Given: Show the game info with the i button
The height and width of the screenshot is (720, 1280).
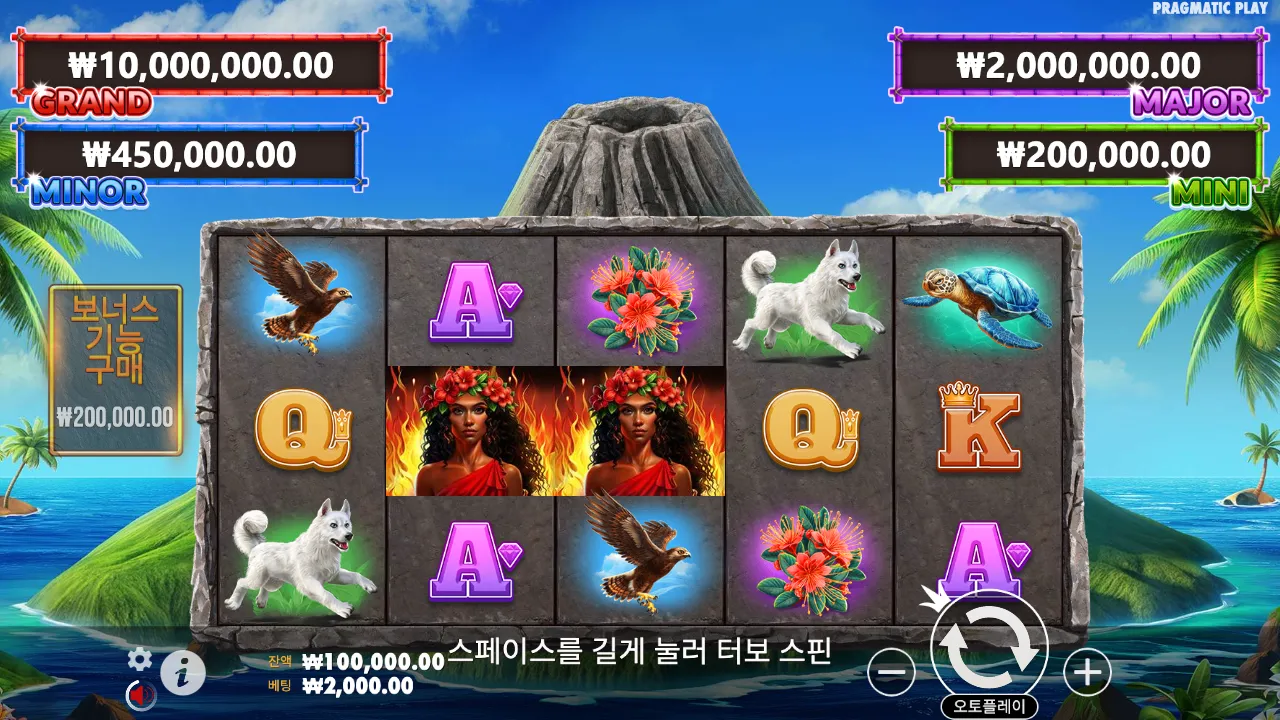Looking at the screenshot, I should click(x=183, y=673).
